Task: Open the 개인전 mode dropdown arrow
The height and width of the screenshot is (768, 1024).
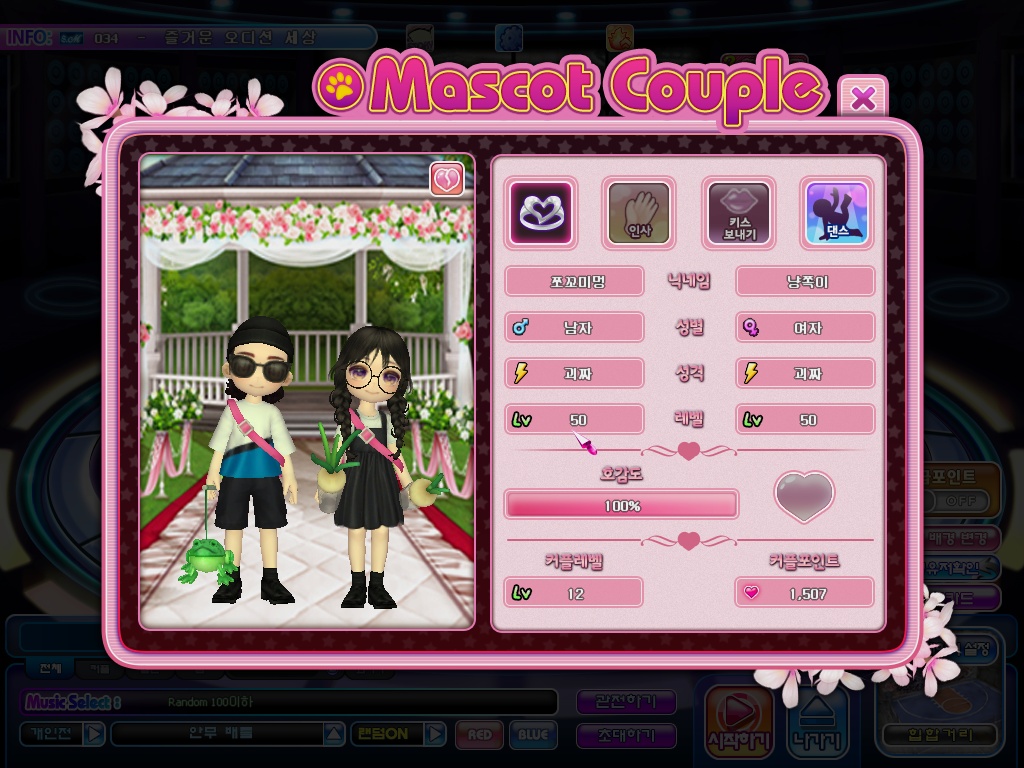Action: pos(93,734)
